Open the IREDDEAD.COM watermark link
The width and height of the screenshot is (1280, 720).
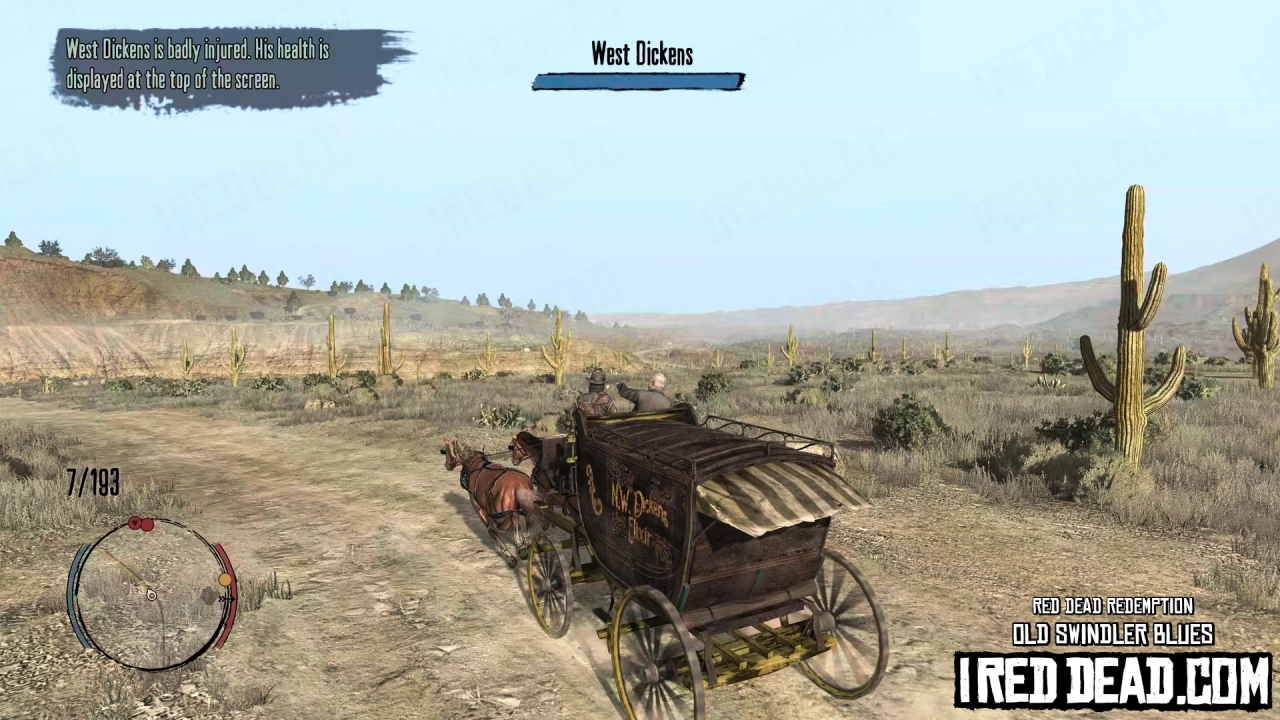click(x=1110, y=678)
